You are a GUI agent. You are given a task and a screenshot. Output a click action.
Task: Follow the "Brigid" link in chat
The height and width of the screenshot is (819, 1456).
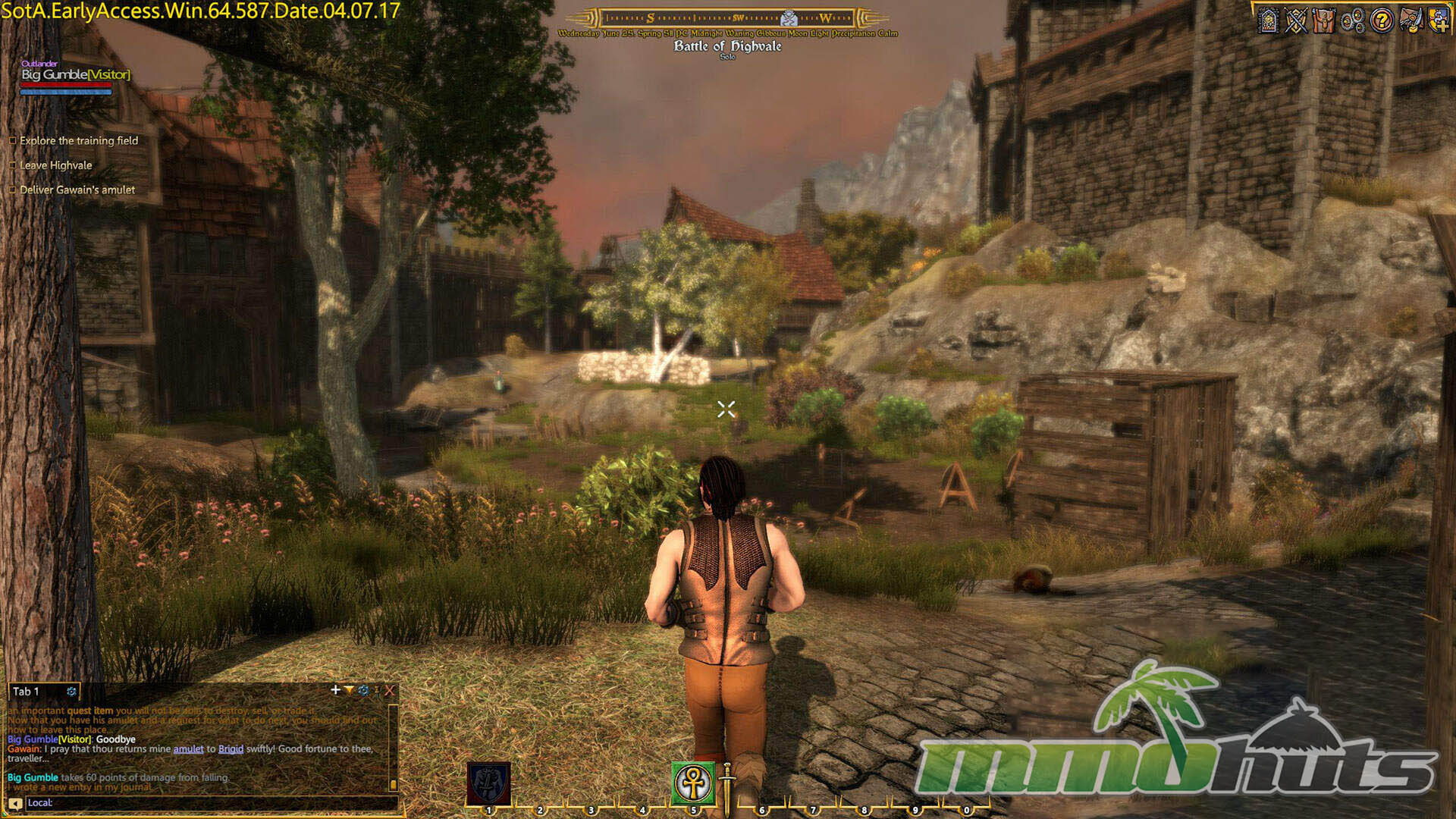pos(231,749)
